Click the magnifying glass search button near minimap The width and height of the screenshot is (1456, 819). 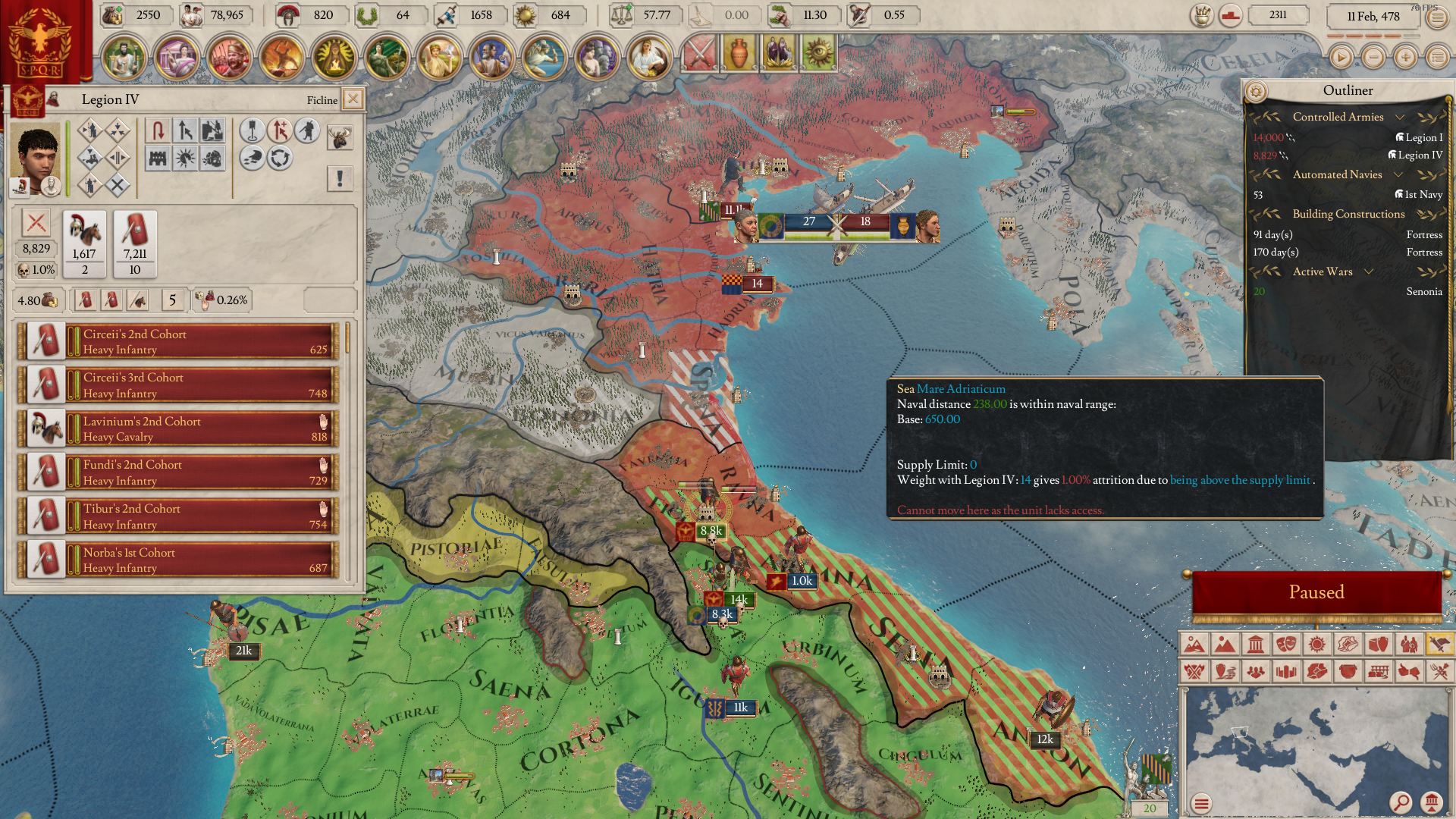pos(1401,802)
